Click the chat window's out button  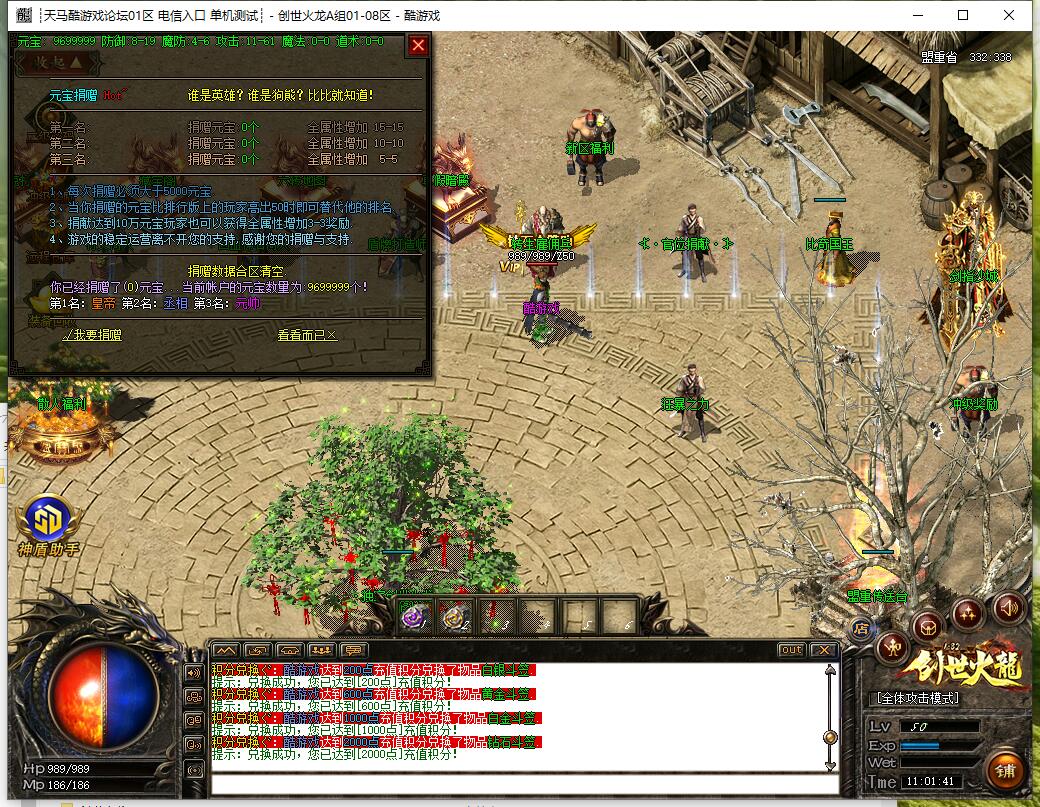[791, 650]
